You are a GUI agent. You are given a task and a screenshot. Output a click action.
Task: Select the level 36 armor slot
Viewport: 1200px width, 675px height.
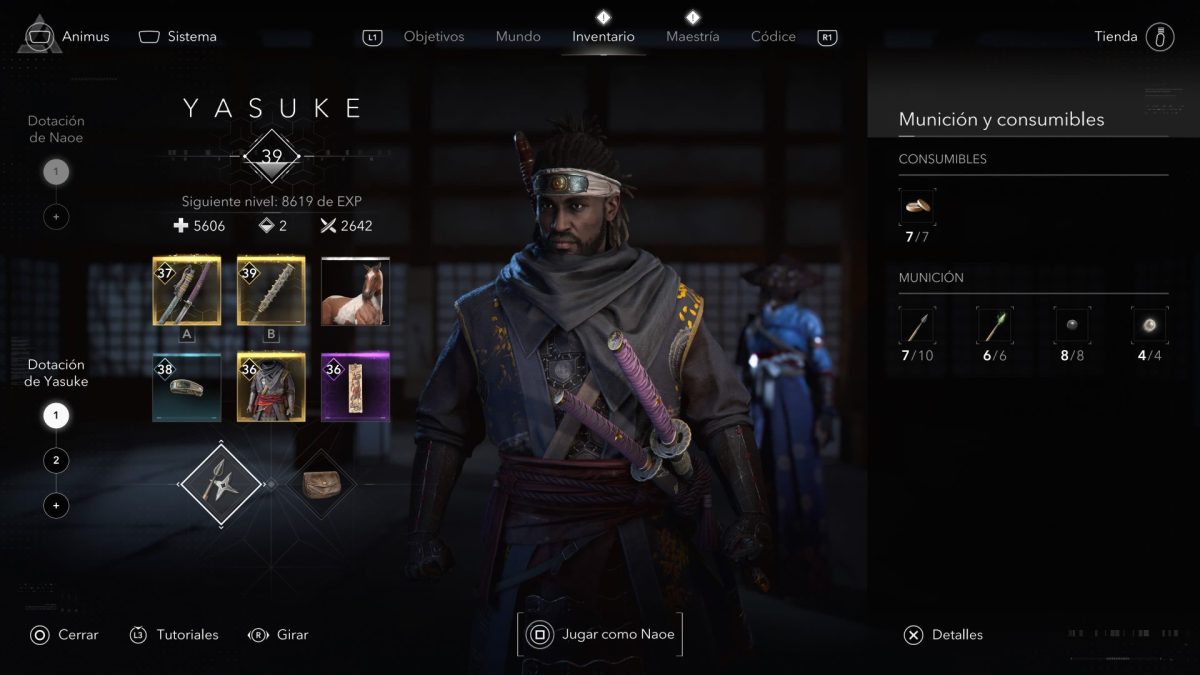[271, 387]
